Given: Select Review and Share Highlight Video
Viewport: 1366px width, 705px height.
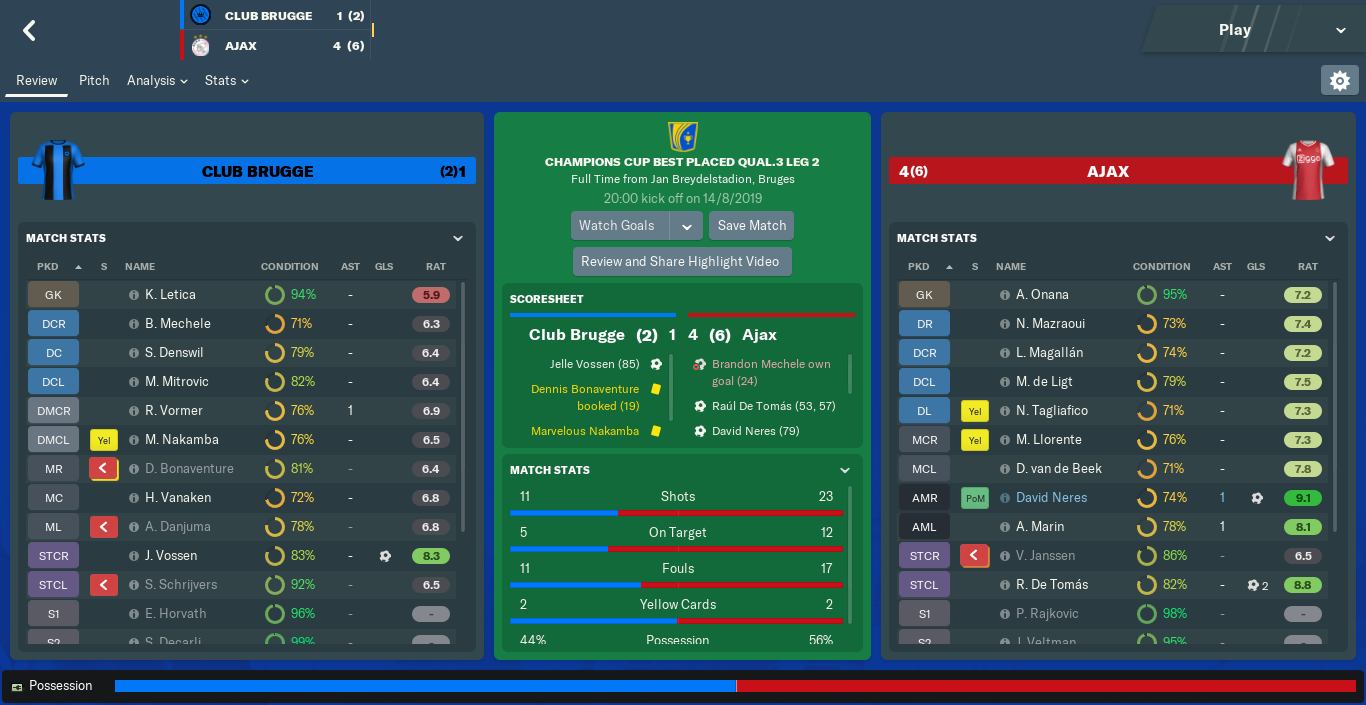Looking at the screenshot, I should click(680, 261).
